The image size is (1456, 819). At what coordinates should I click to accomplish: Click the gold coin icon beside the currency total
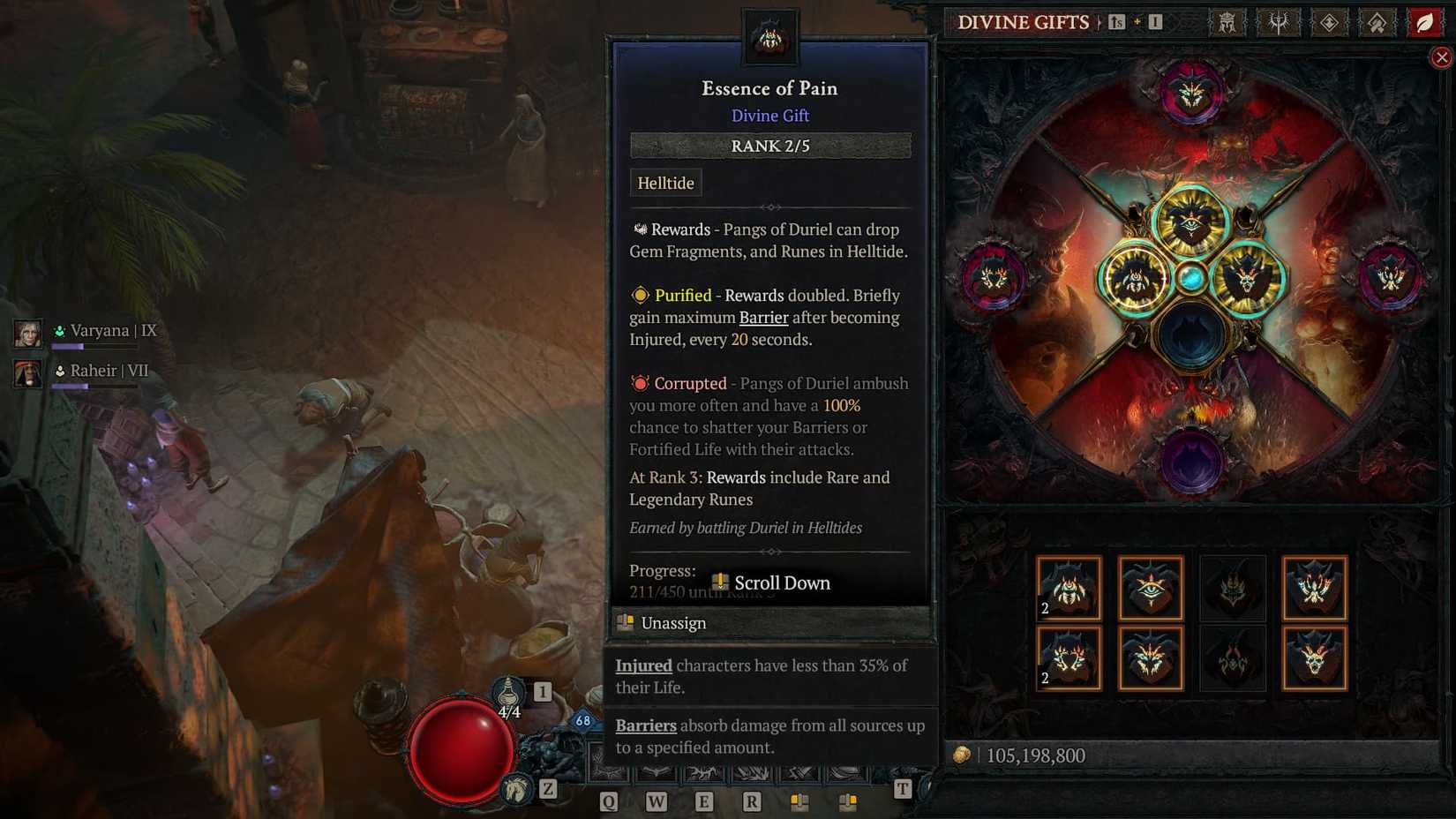964,755
